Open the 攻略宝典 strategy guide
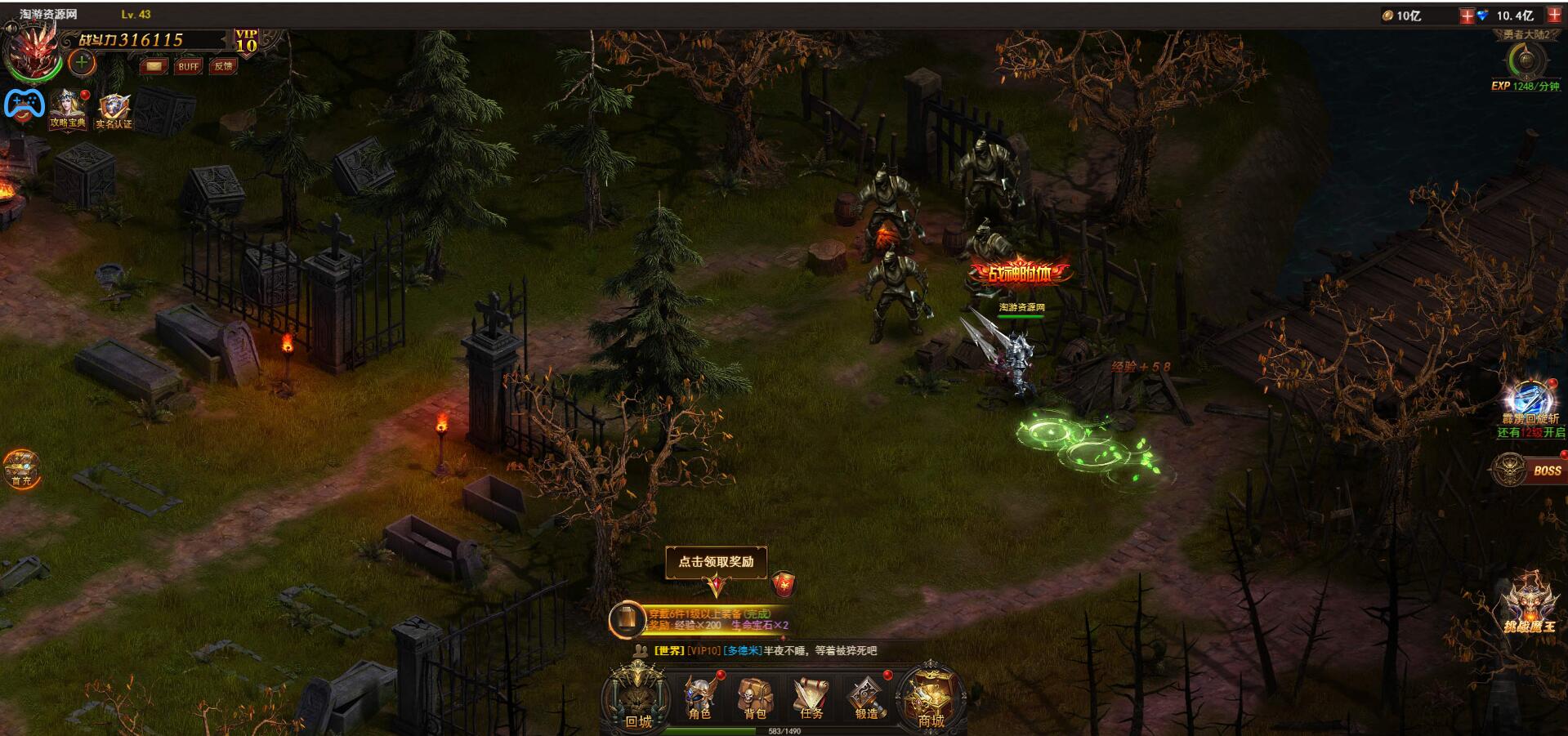This screenshot has width=1568, height=736. click(x=68, y=109)
